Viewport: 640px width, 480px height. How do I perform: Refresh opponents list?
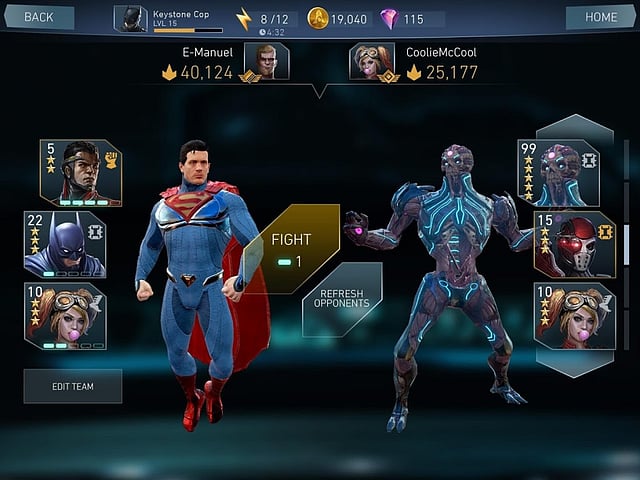[341, 298]
